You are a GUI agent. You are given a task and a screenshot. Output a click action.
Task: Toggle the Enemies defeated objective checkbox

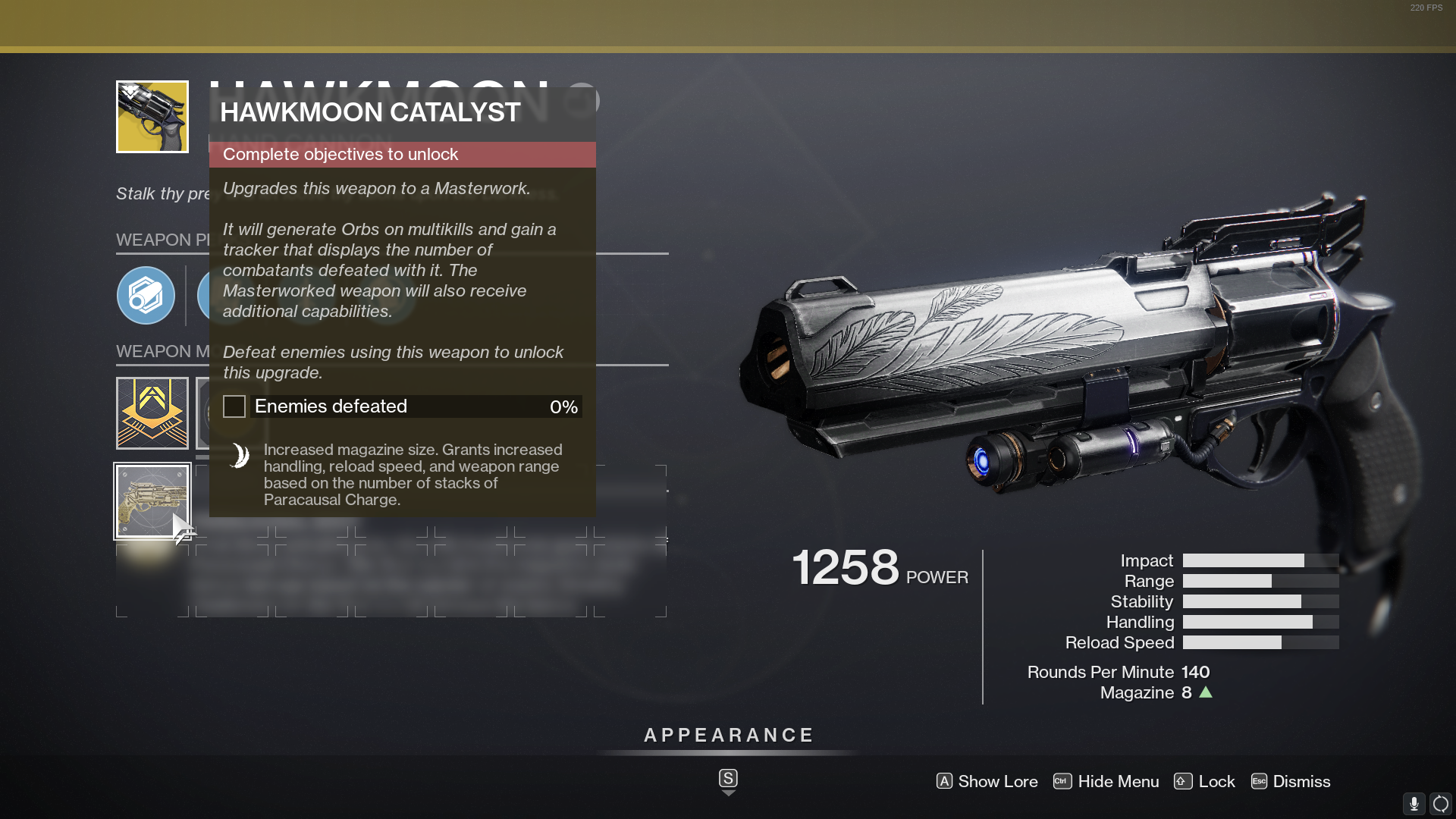click(x=234, y=406)
